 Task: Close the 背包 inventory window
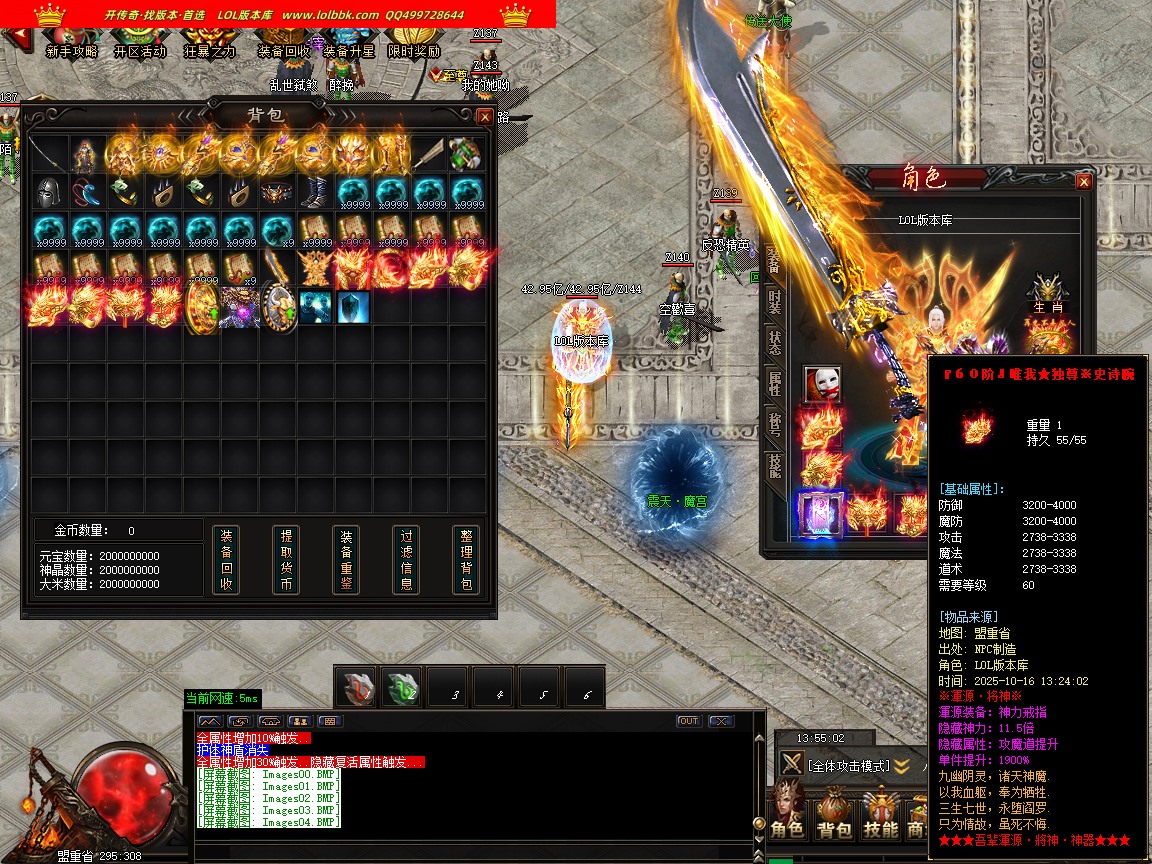485,116
